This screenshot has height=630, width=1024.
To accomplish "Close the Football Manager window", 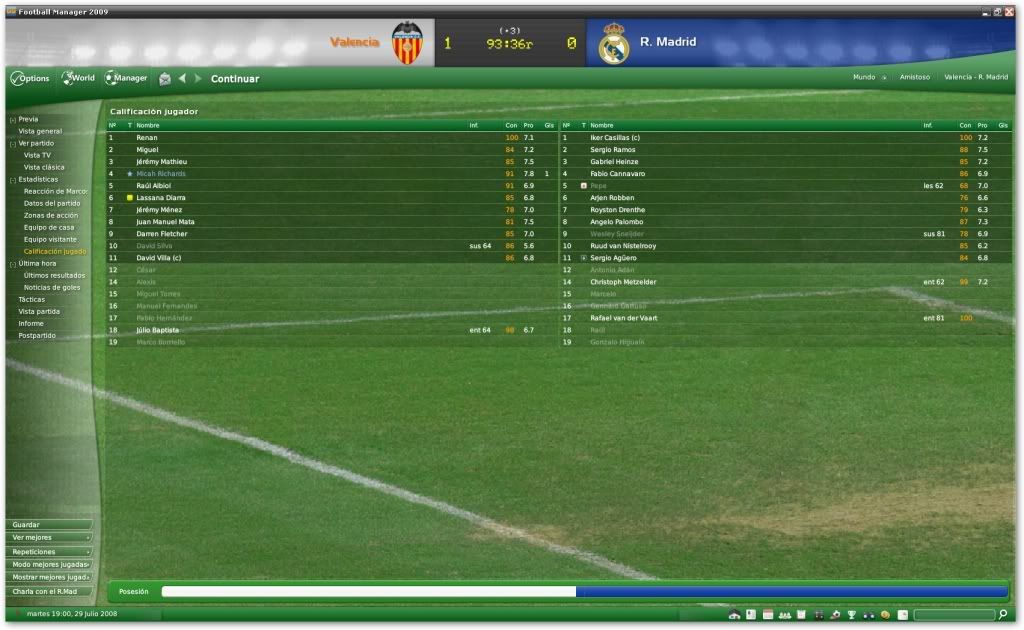I will [x=1008, y=11].
